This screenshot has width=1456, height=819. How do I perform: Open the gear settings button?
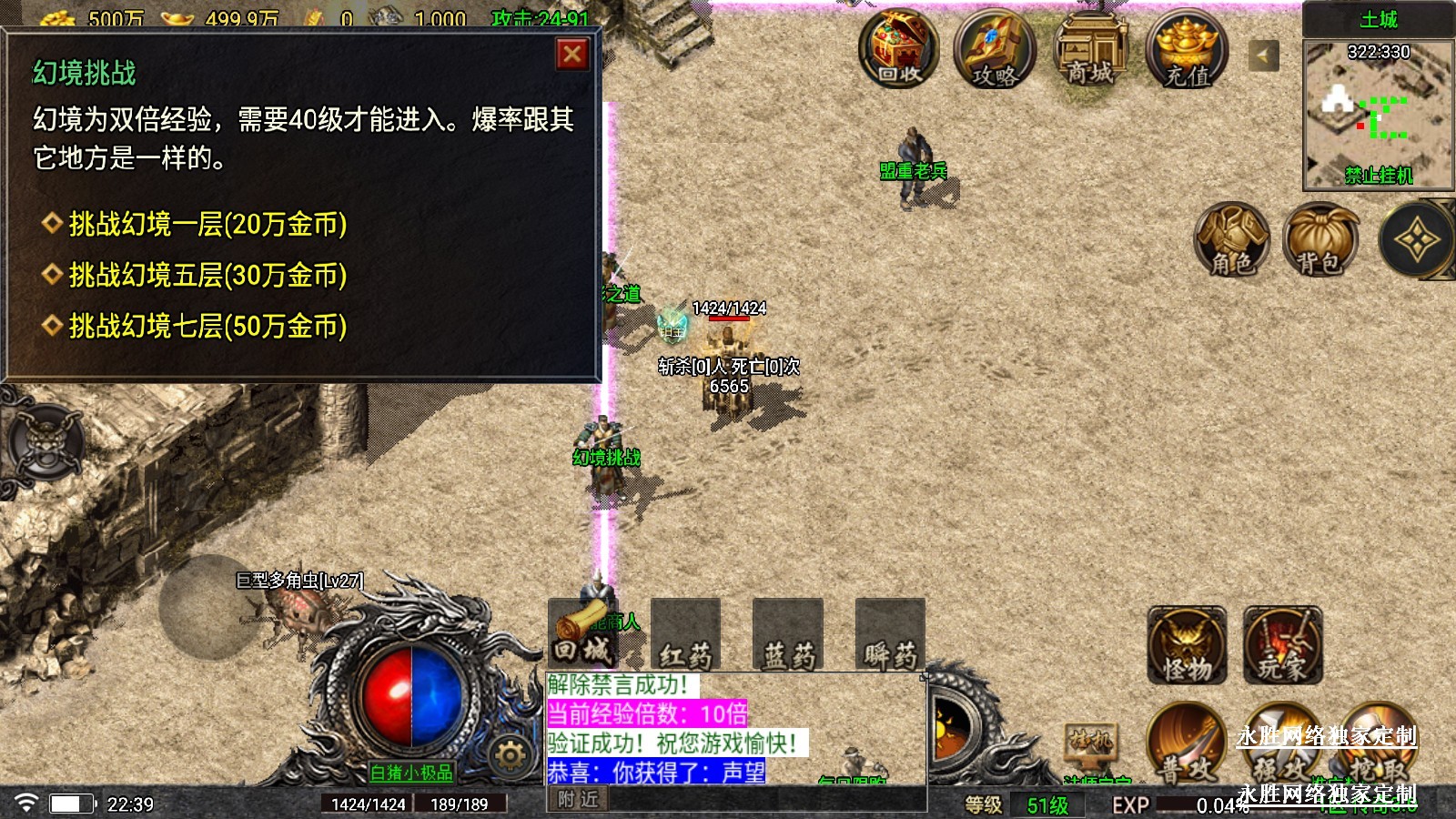tap(510, 755)
